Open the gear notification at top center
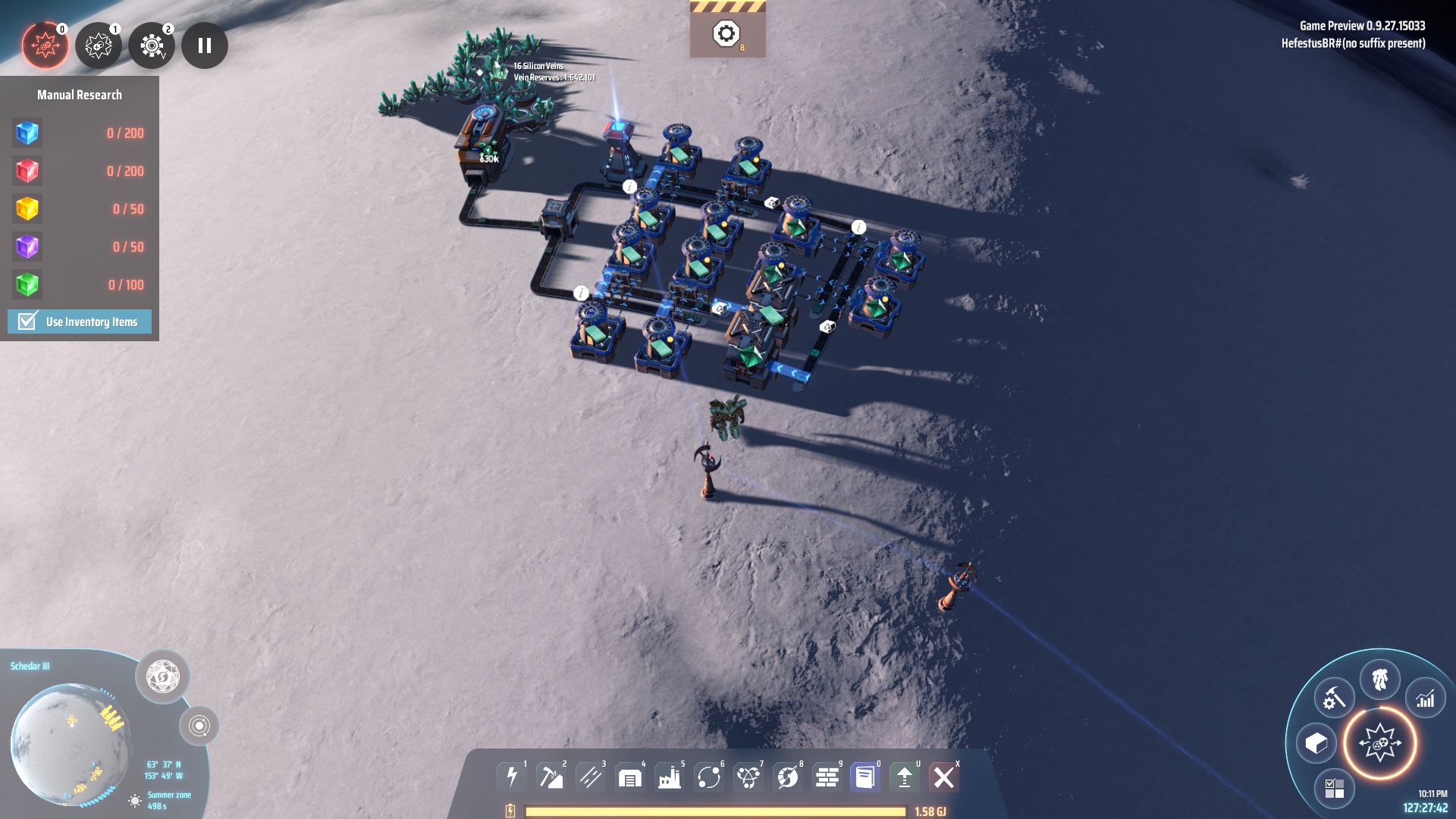Viewport: 1456px width, 819px height. pos(726,33)
